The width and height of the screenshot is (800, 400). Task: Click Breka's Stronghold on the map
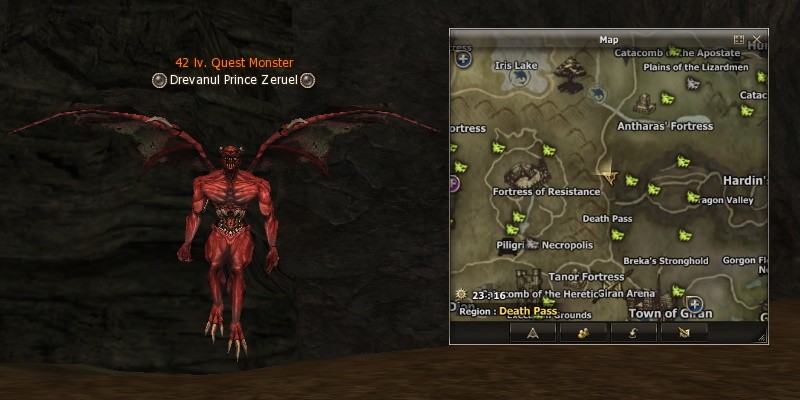[665, 261]
